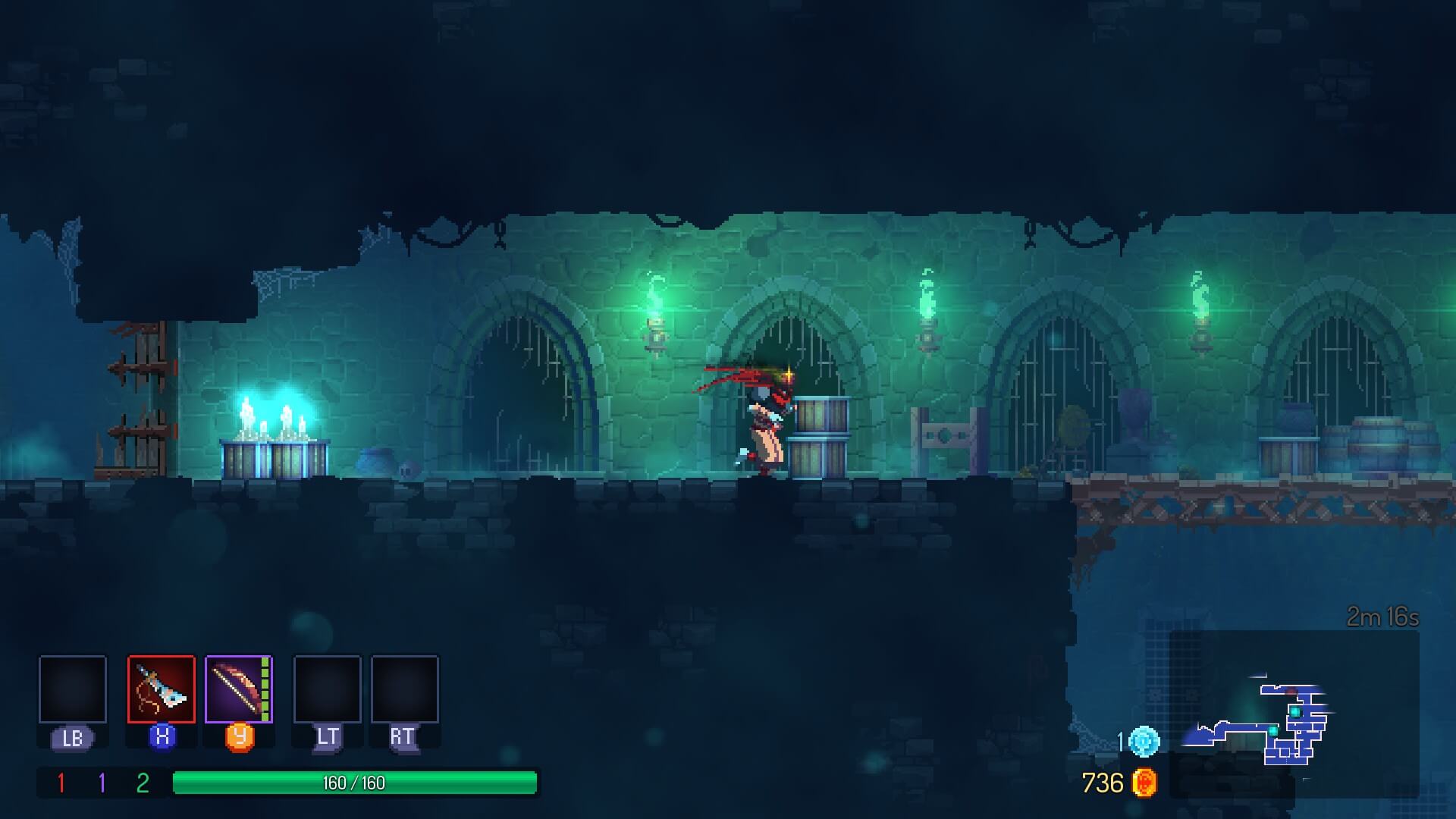Select the axe weapon slot
Screen dimensions: 1456x819
[x=161, y=689]
